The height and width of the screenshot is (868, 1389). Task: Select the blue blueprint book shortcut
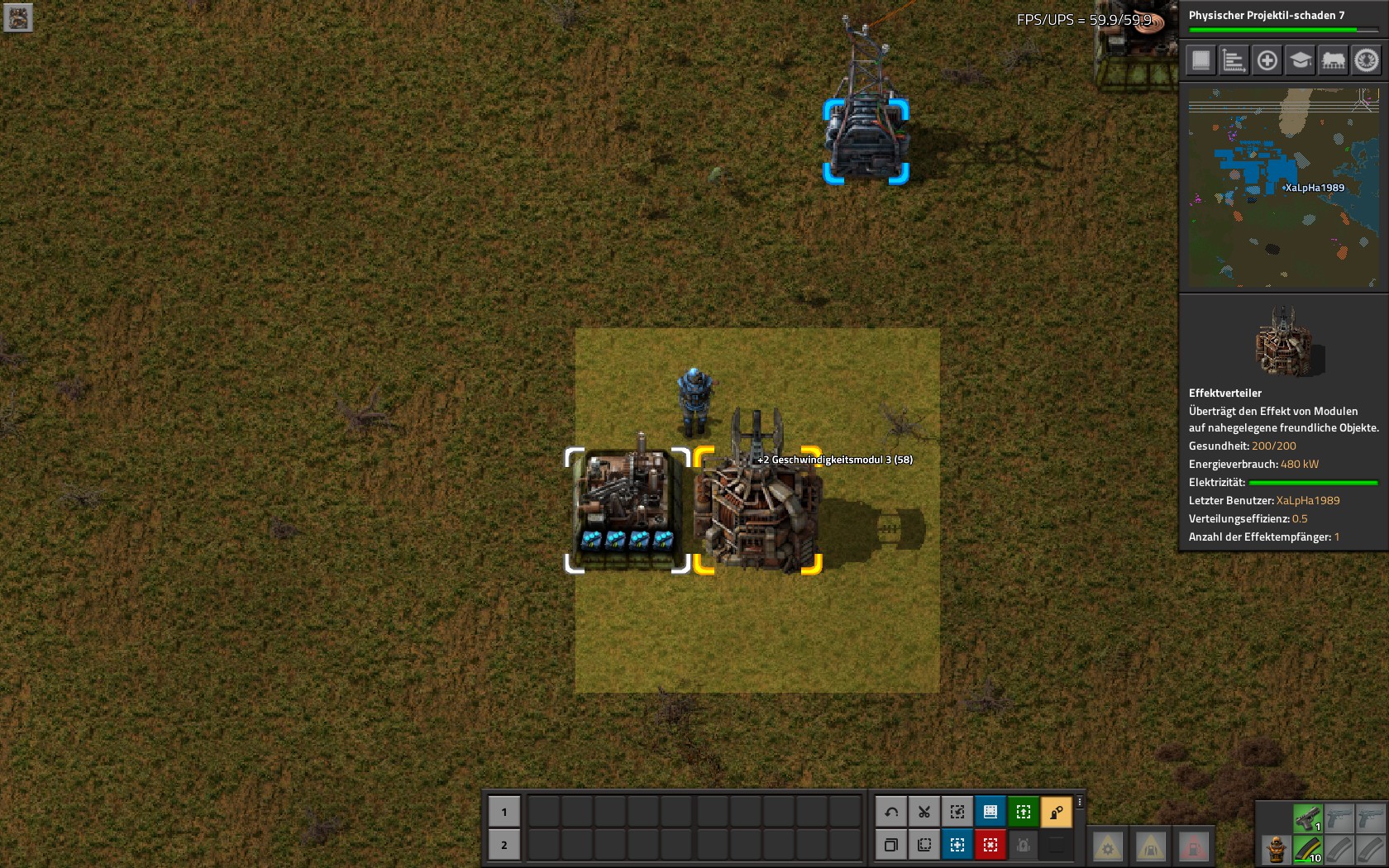[990, 812]
